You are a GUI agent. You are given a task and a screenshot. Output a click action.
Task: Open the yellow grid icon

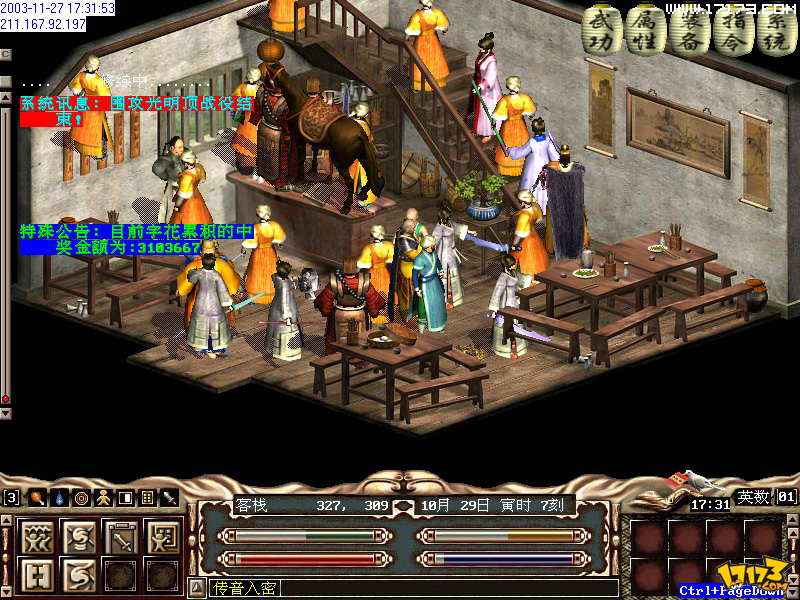[x=147, y=497]
